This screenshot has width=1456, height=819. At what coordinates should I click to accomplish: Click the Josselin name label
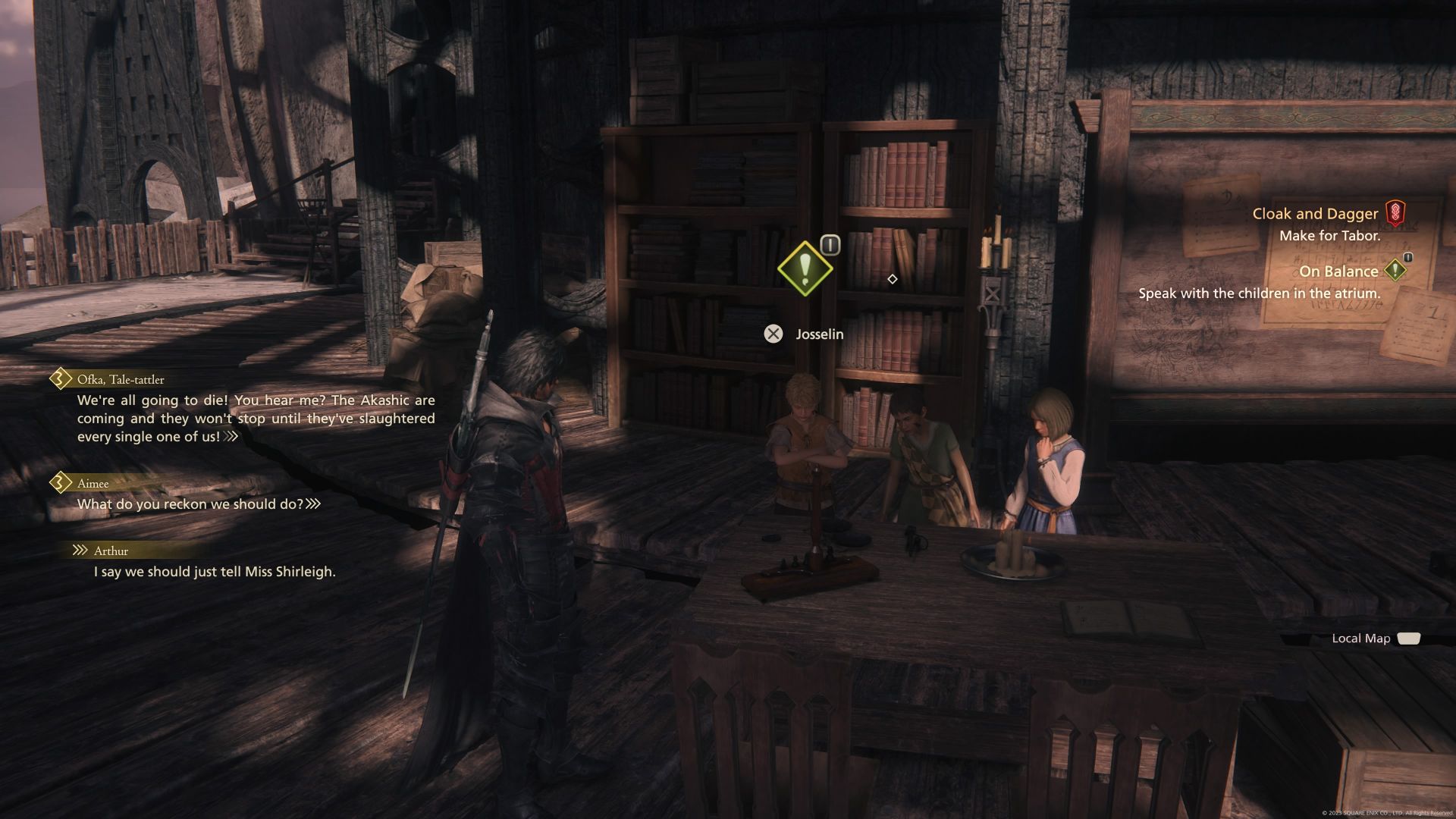pyautogui.click(x=819, y=334)
